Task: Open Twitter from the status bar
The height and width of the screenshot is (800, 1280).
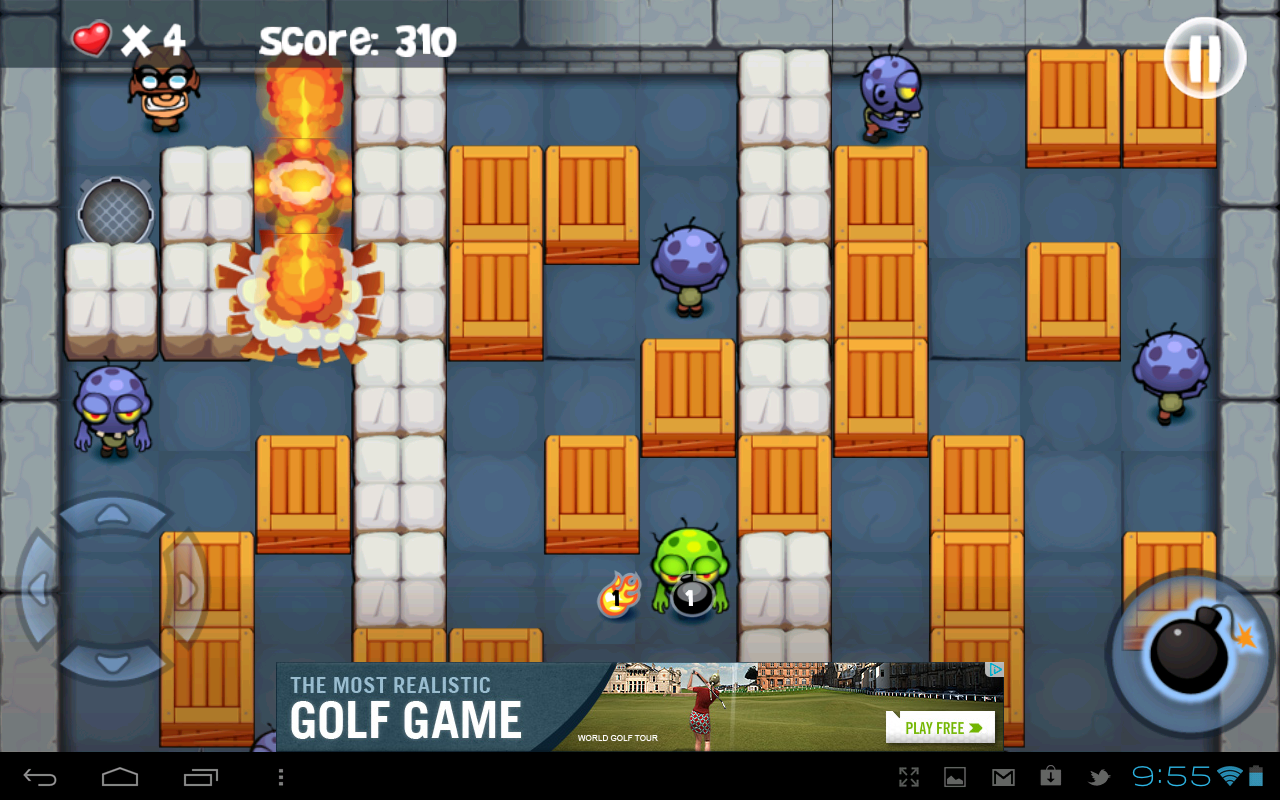Action: (1101, 775)
